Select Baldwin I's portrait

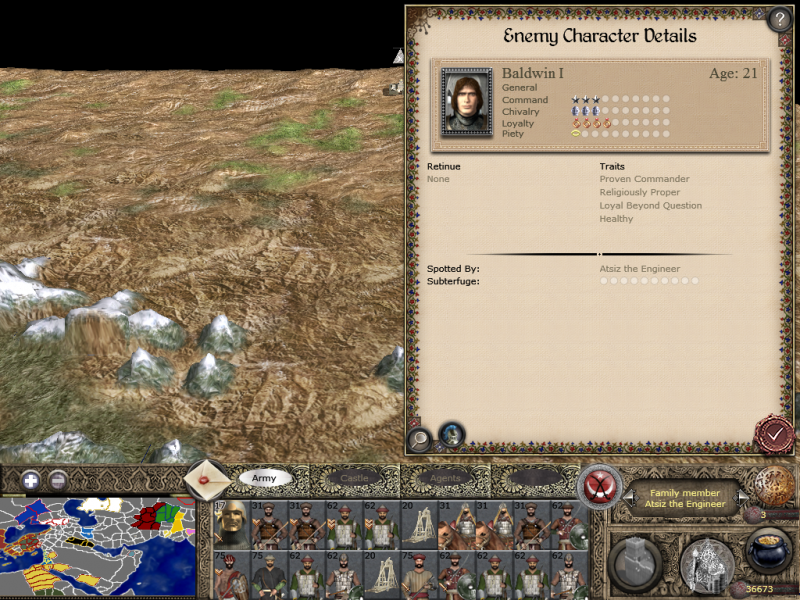click(x=466, y=102)
